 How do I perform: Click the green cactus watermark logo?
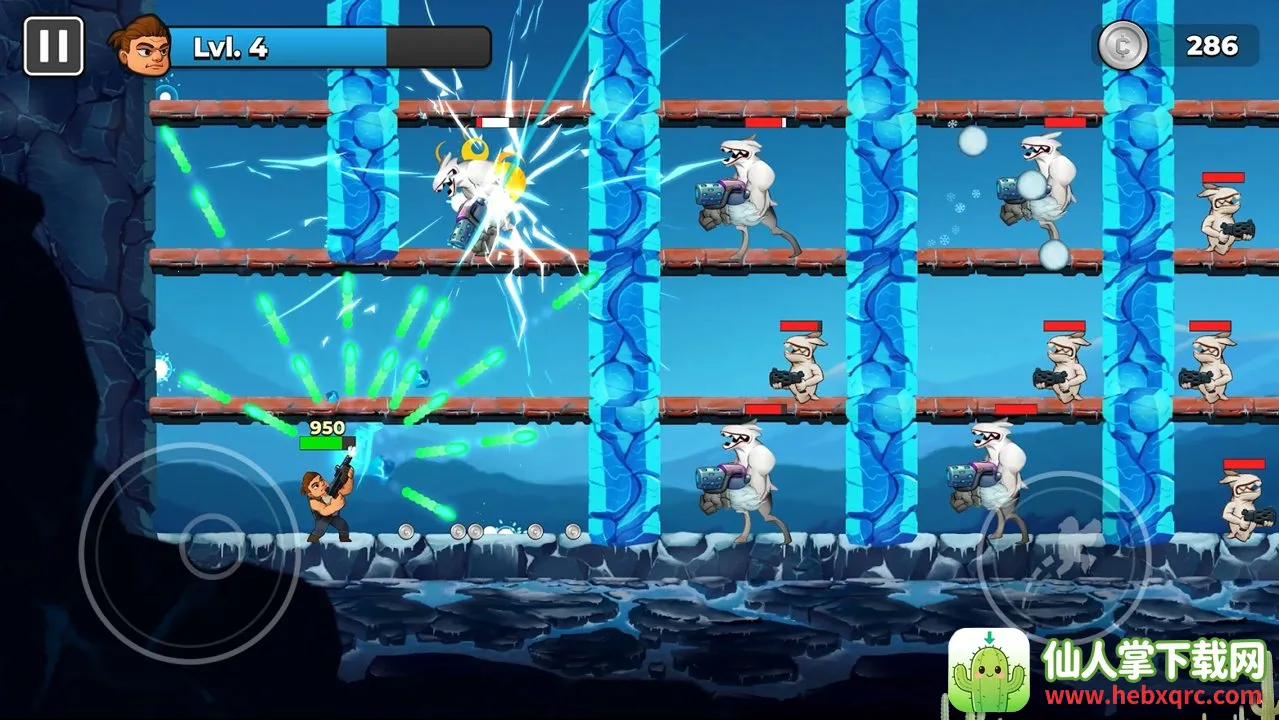pos(988,670)
